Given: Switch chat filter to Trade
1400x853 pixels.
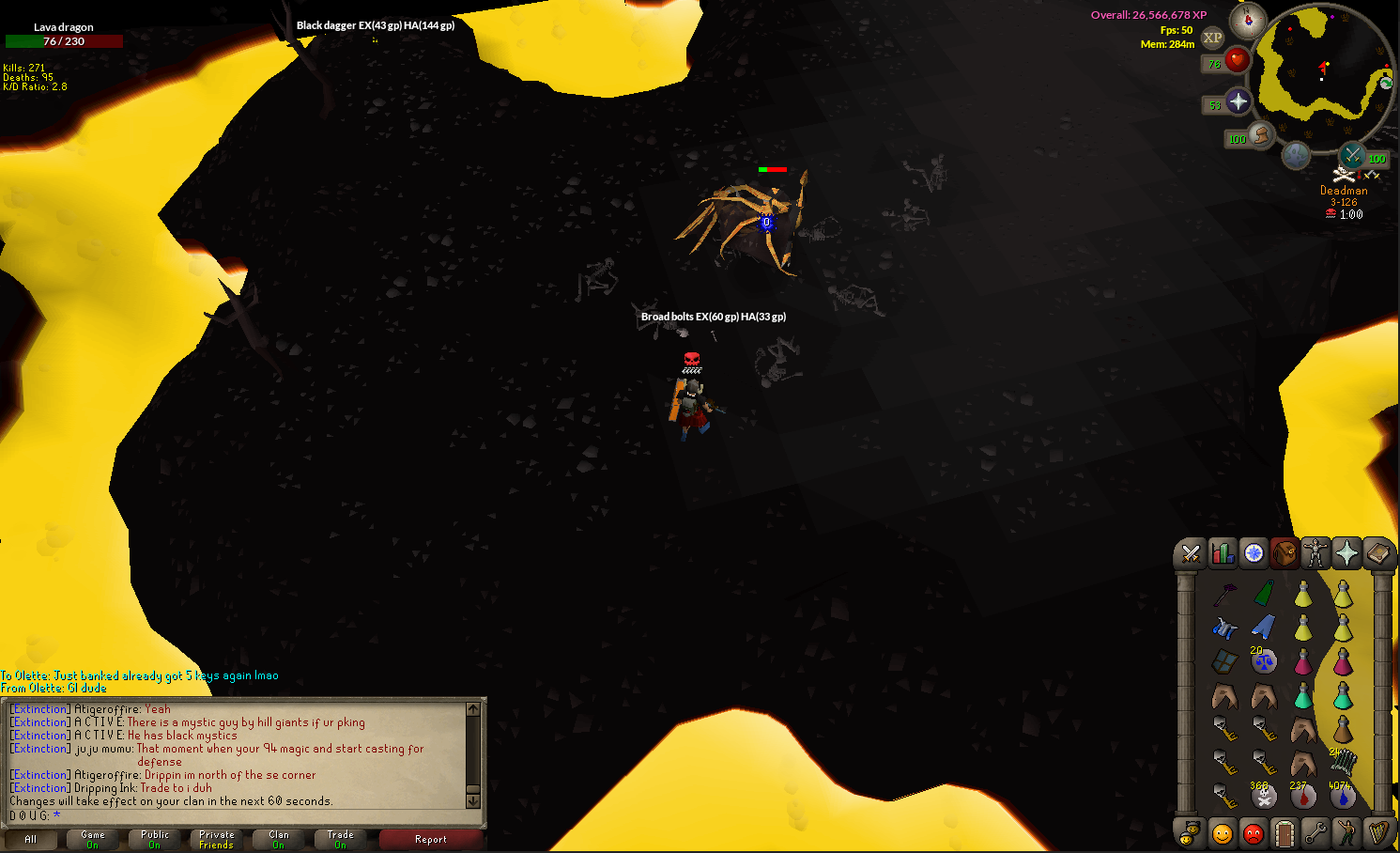Looking at the screenshot, I should pyautogui.click(x=340, y=839).
